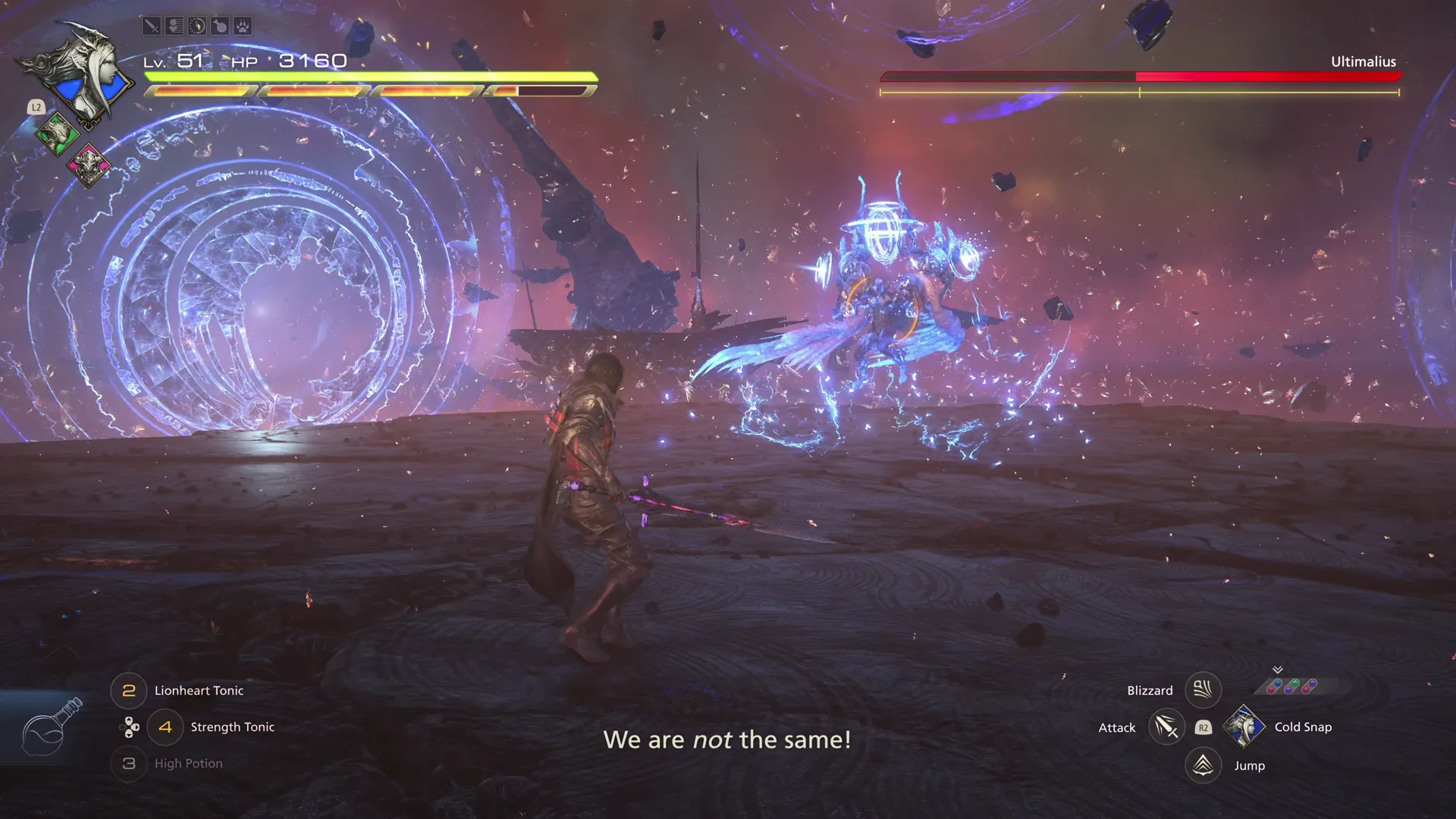Expand the double-chevron above the ability pips
1456x819 pixels.
point(1279,670)
